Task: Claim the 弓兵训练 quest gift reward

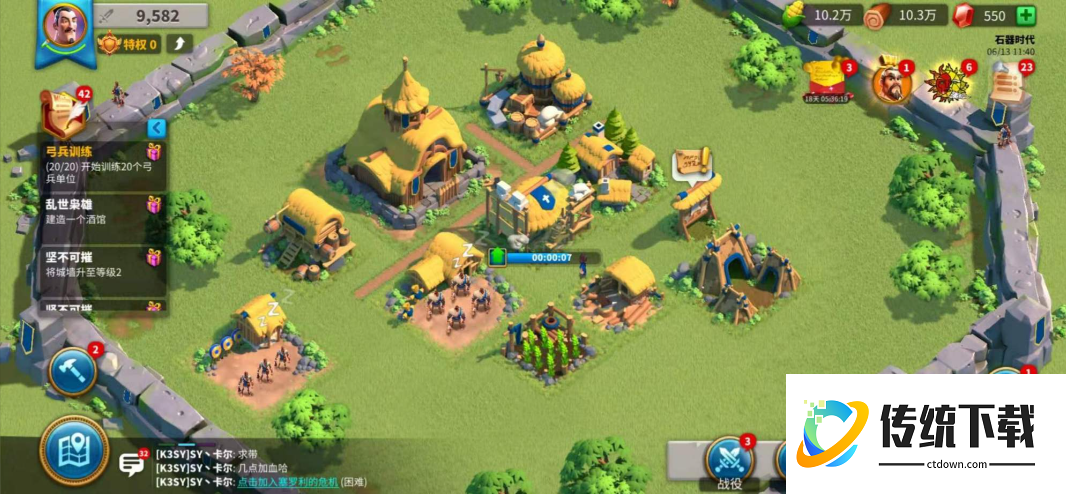Action: (x=153, y=153)
